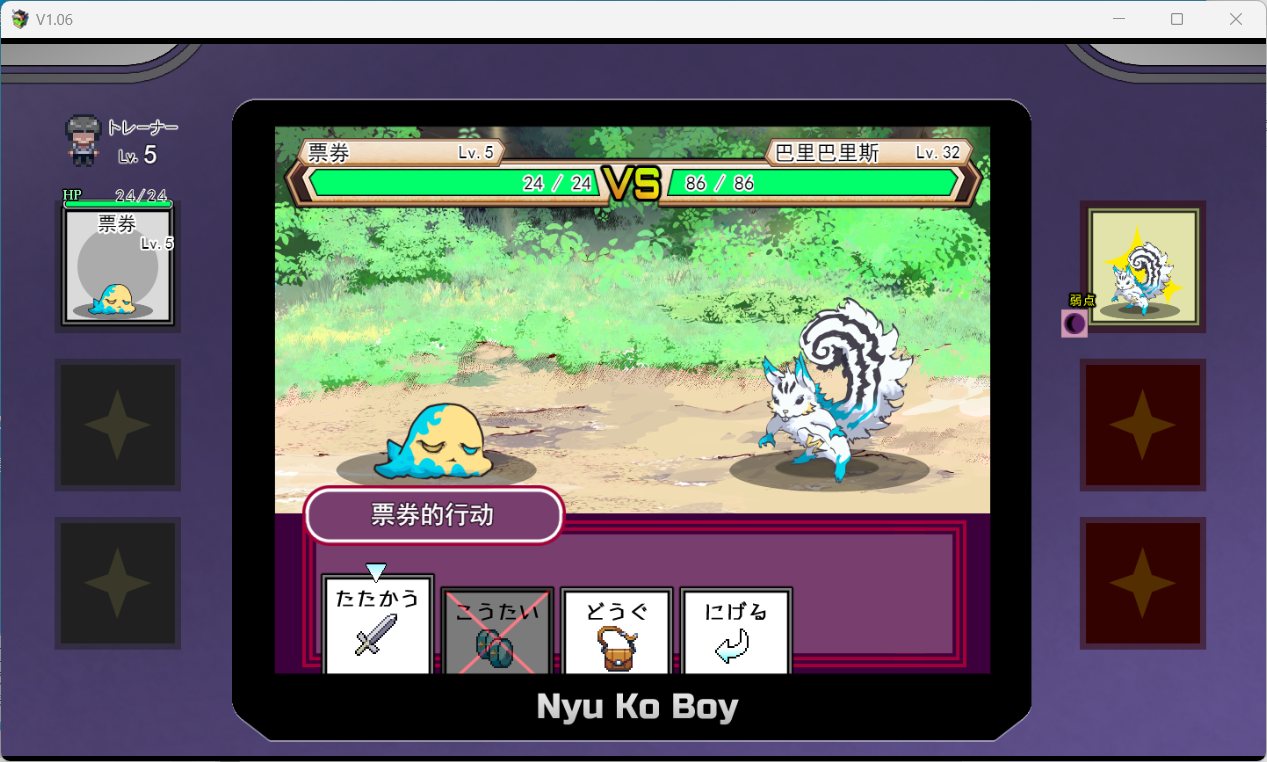Close the game window
1267x762 pixels.
(x=1236, y=19)
